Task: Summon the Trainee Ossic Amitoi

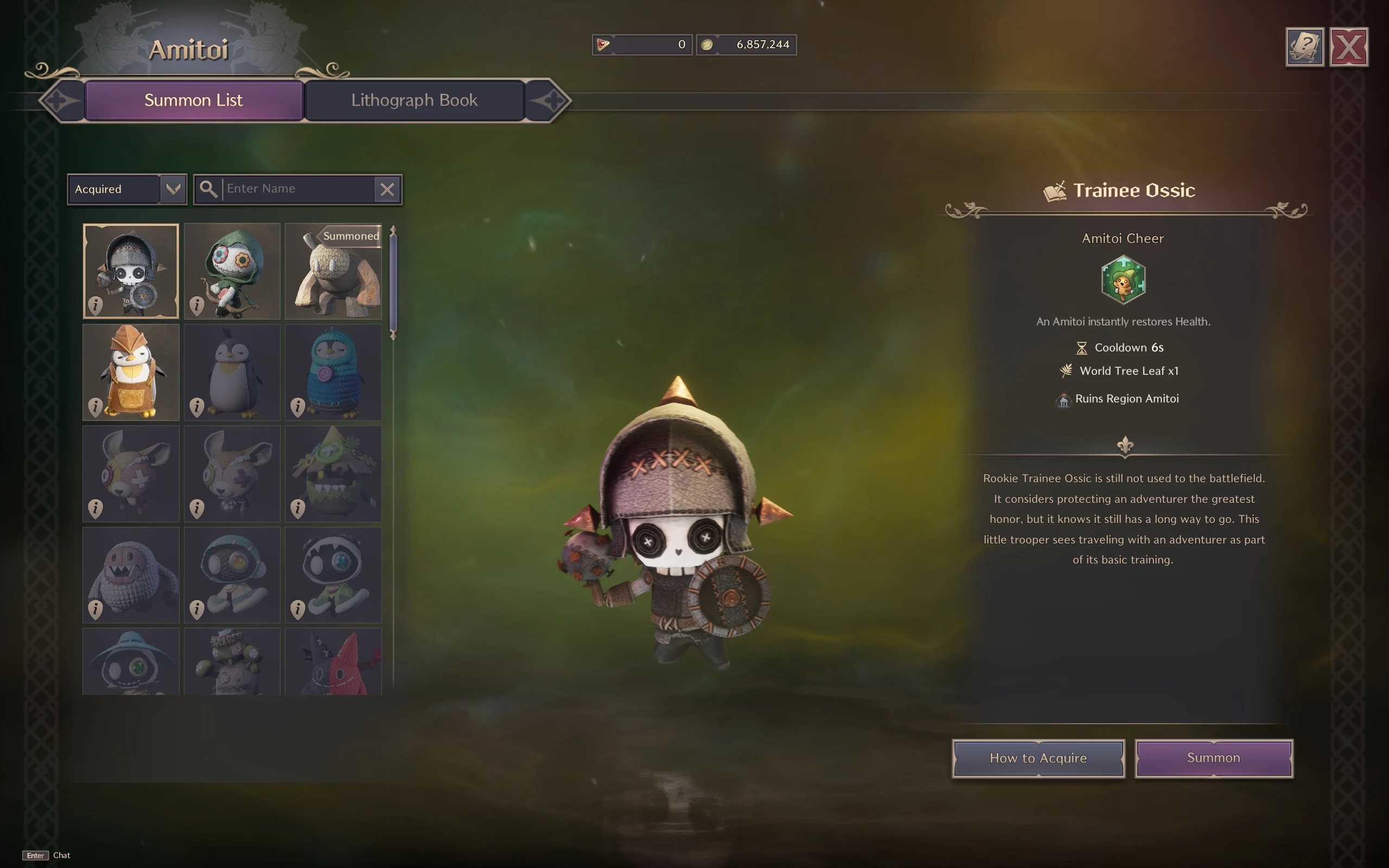Action: click(1213, 758)
